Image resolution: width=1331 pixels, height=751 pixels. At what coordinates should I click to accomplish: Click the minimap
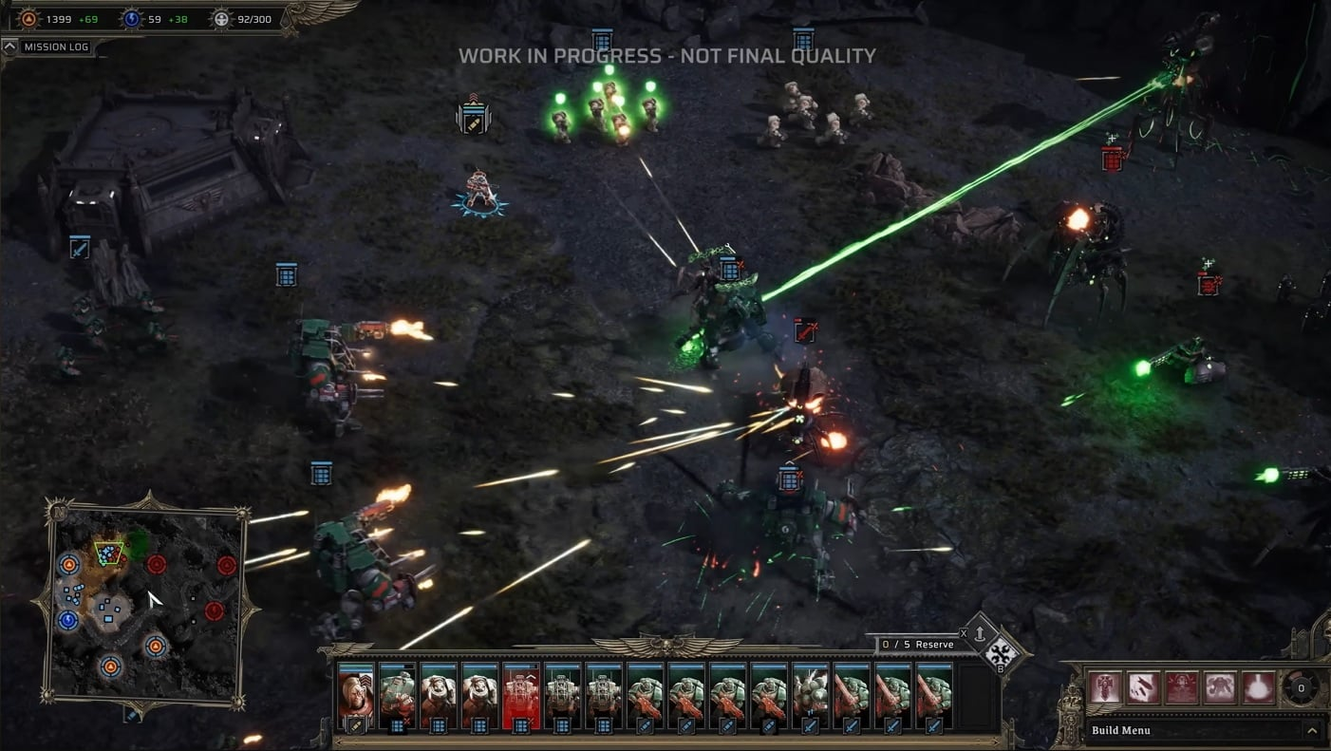pyautogui.click(x=145, y=598)
